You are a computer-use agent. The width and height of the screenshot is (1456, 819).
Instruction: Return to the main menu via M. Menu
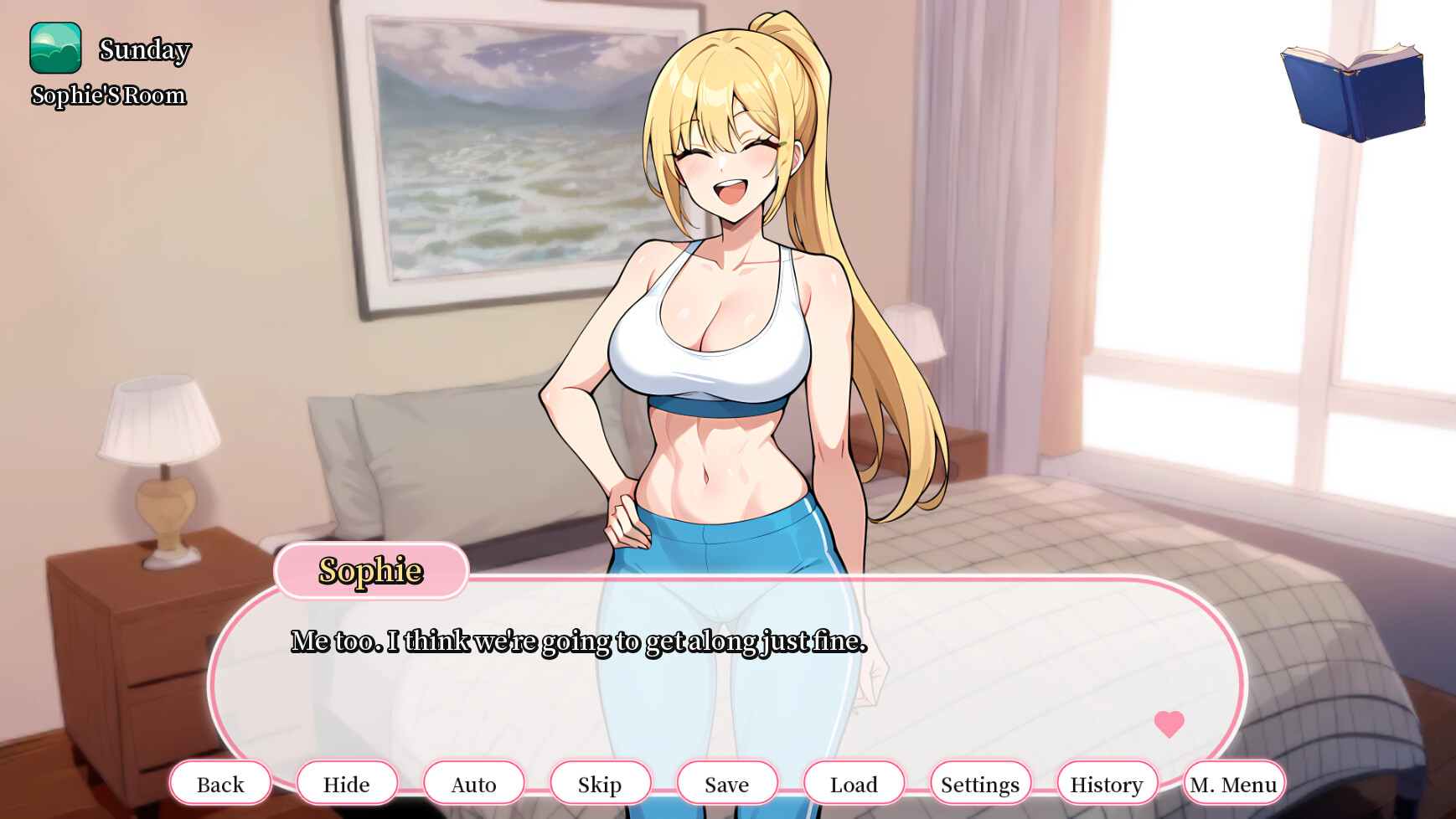(1234, 784)
